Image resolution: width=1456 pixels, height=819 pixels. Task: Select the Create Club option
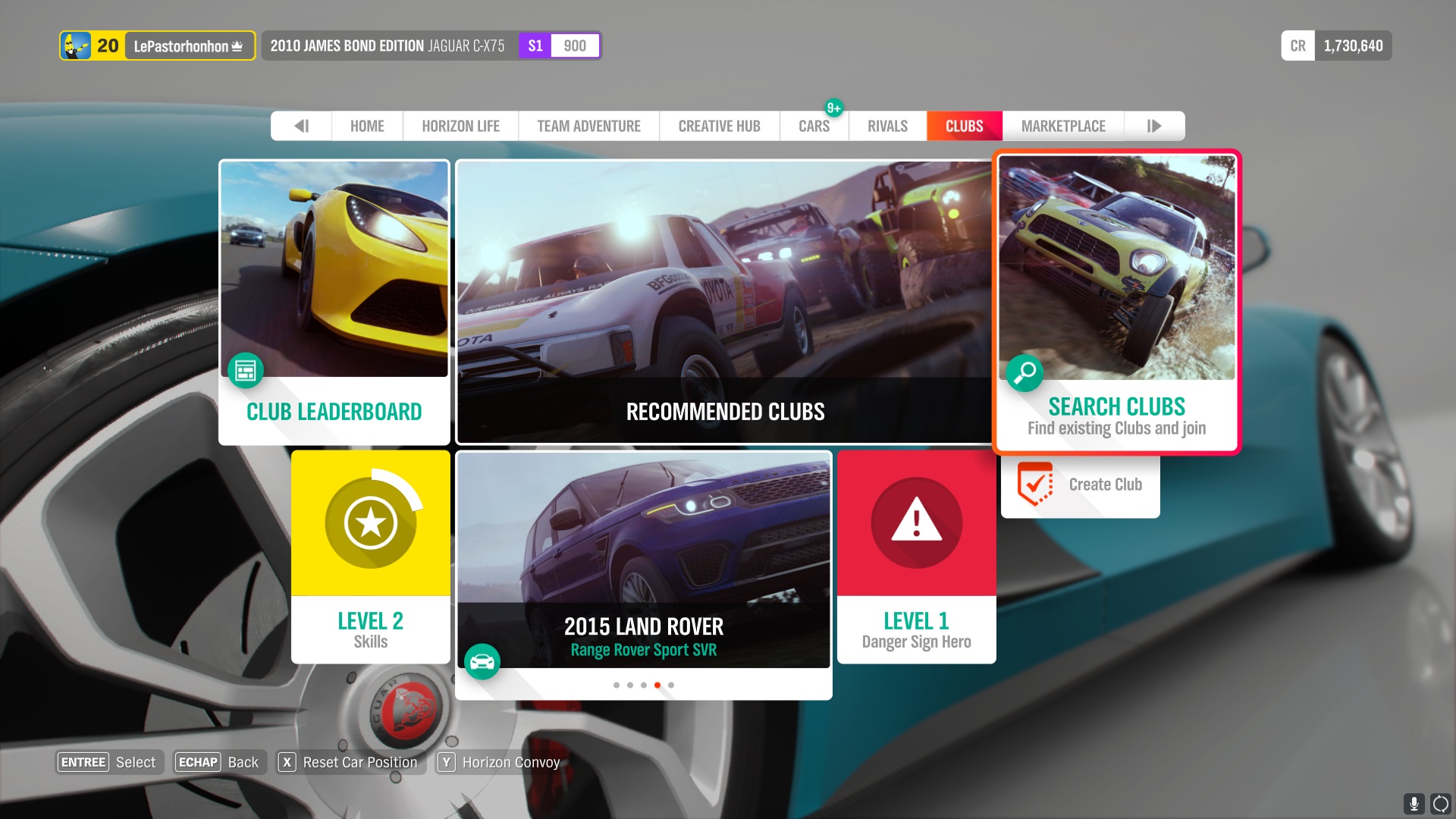[1080, 485]
